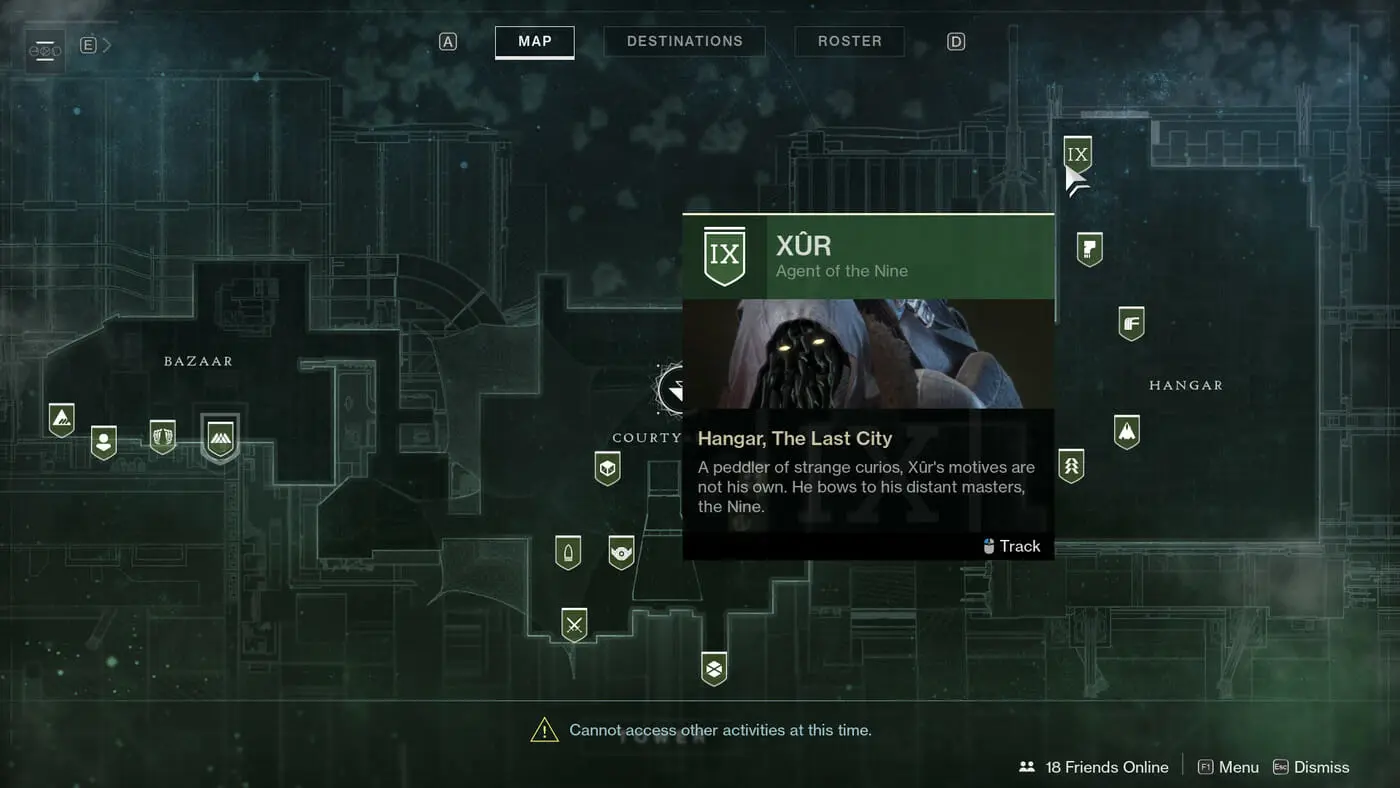1400x788 pixels.
Task: Open the ROSTER tab
Action: coord(849,41)
